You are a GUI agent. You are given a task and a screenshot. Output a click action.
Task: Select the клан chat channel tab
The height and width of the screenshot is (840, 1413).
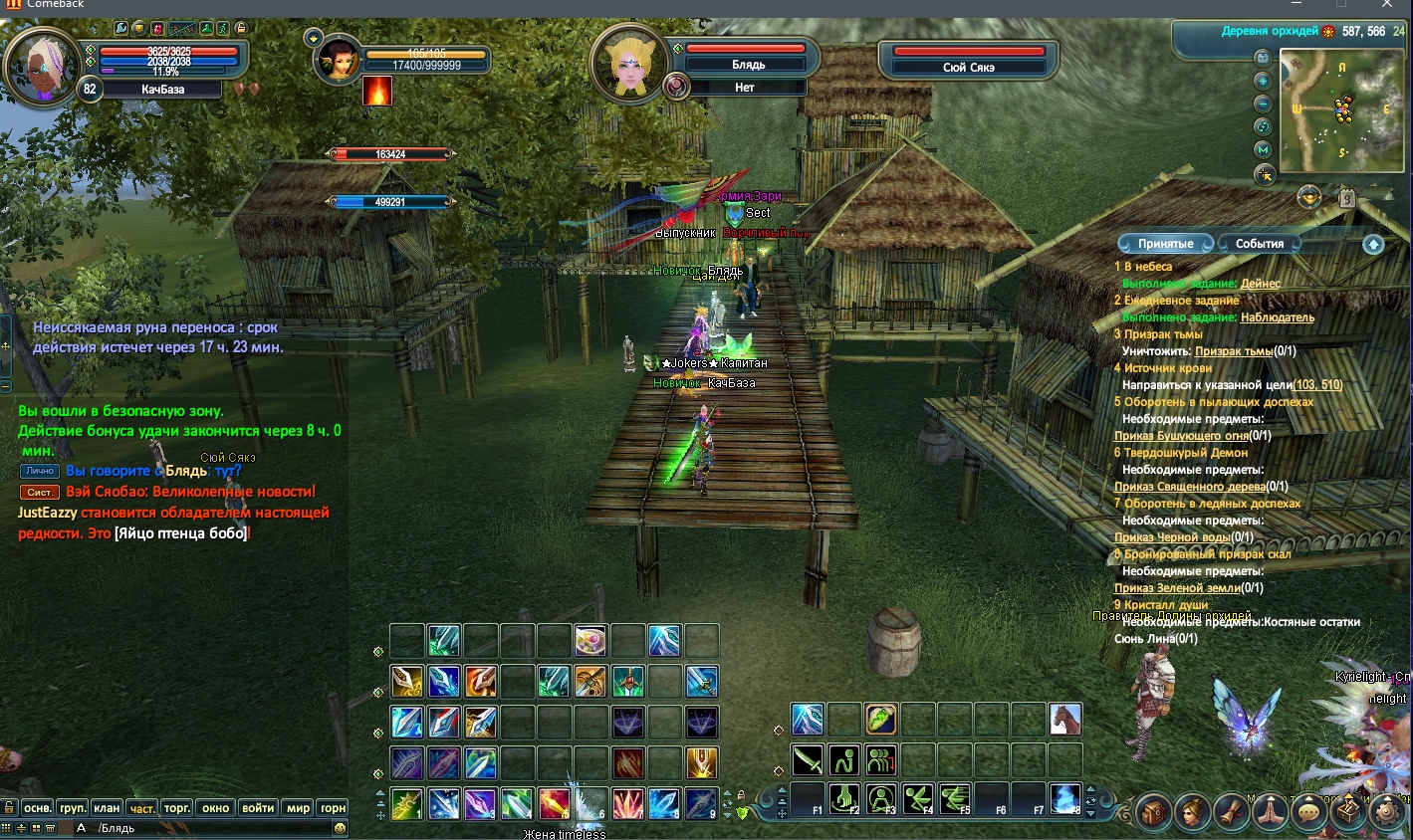pos(107,808)
